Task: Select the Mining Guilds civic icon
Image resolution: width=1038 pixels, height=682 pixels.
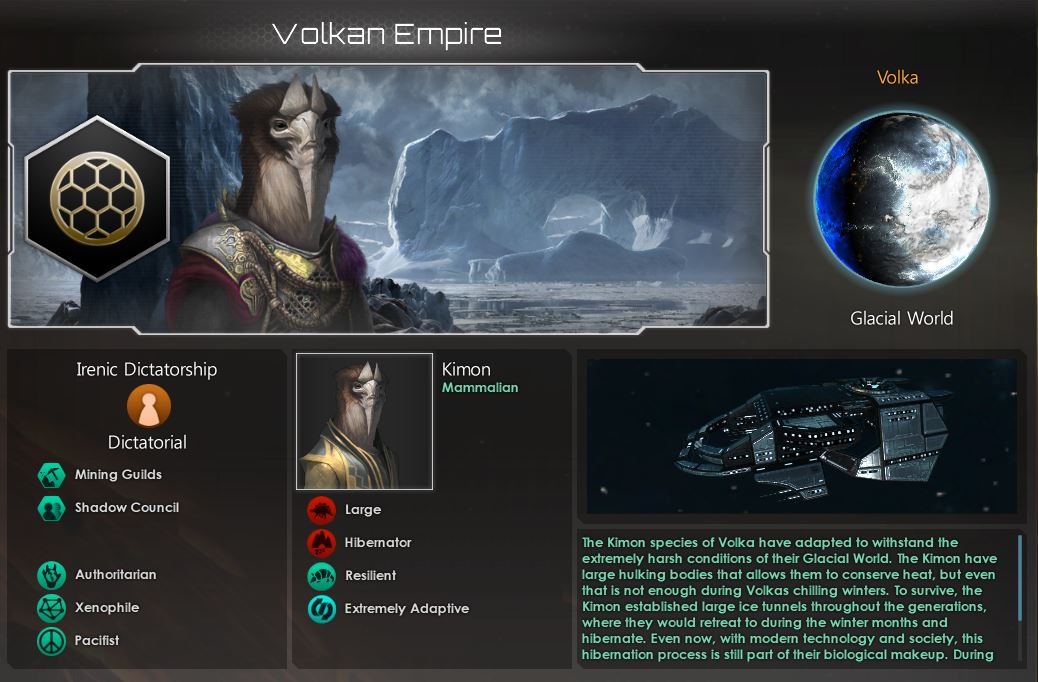Action: tap(51, 475)
